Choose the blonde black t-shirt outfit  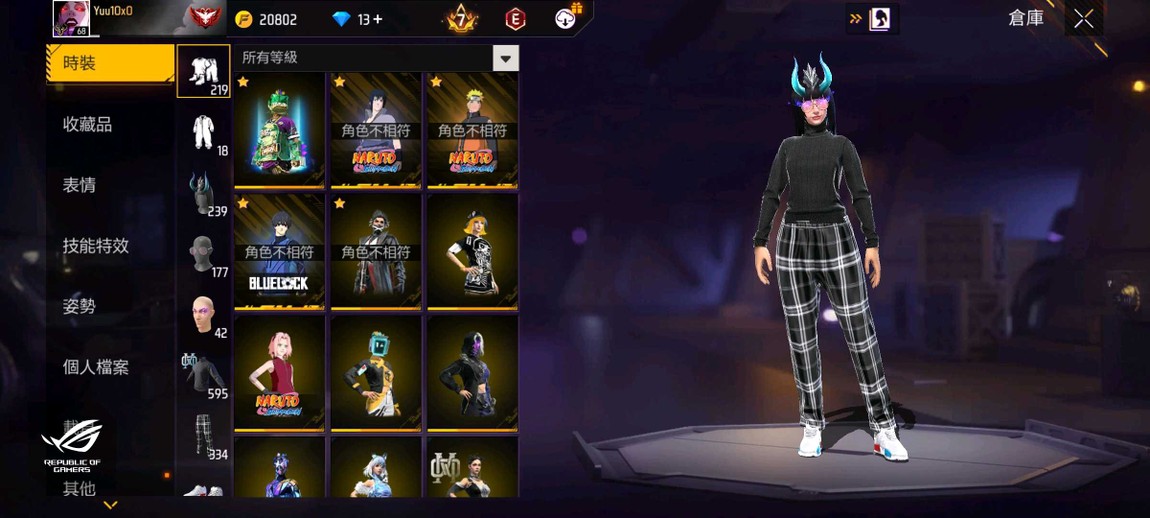click(x=472, y=251)
